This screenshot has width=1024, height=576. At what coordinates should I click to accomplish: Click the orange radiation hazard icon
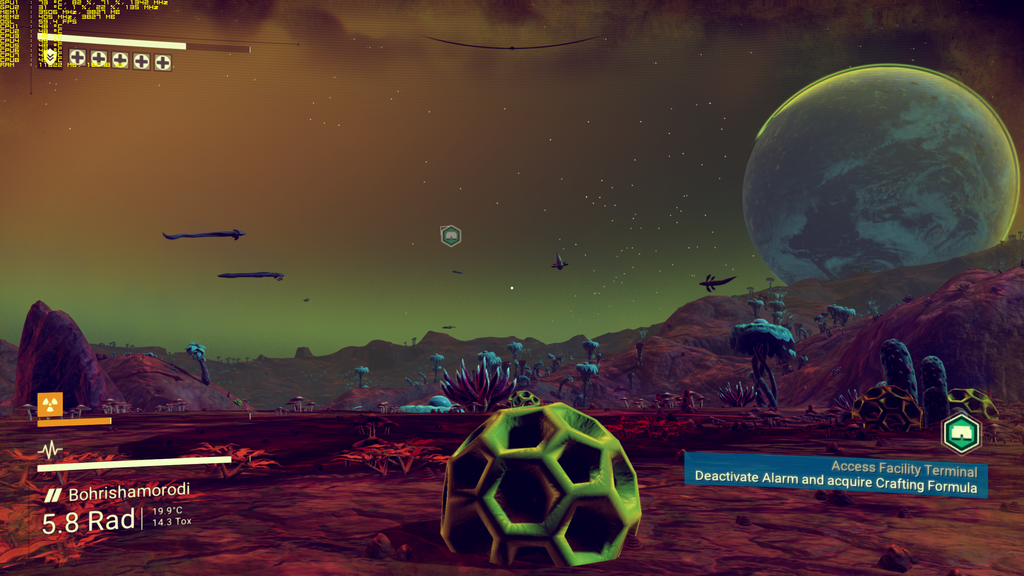pos(50,404)
